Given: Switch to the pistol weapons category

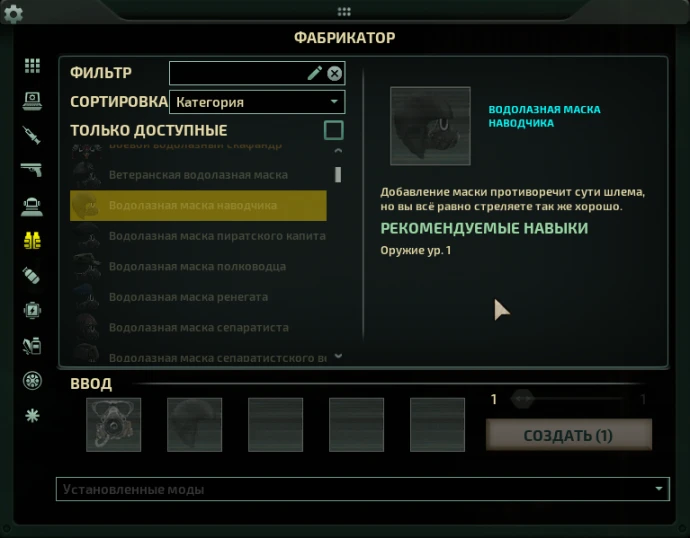Looking at the screenshot, I should point(32,170).
